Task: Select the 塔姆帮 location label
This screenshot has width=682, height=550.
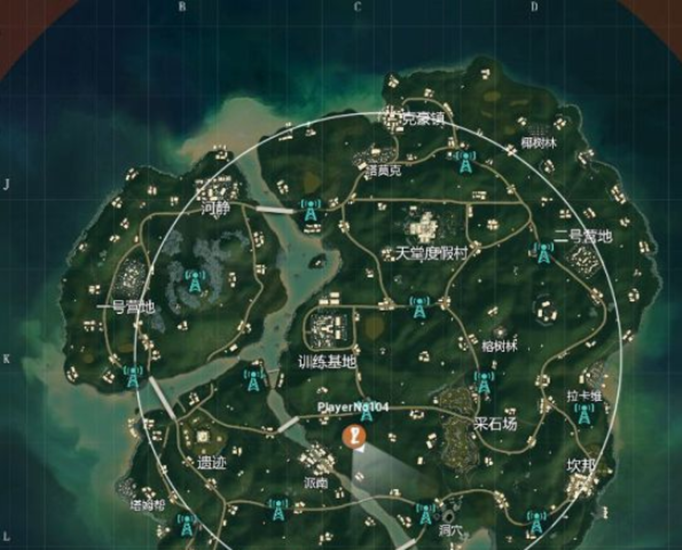Action: pyautogui.click(x=146, y=505)
